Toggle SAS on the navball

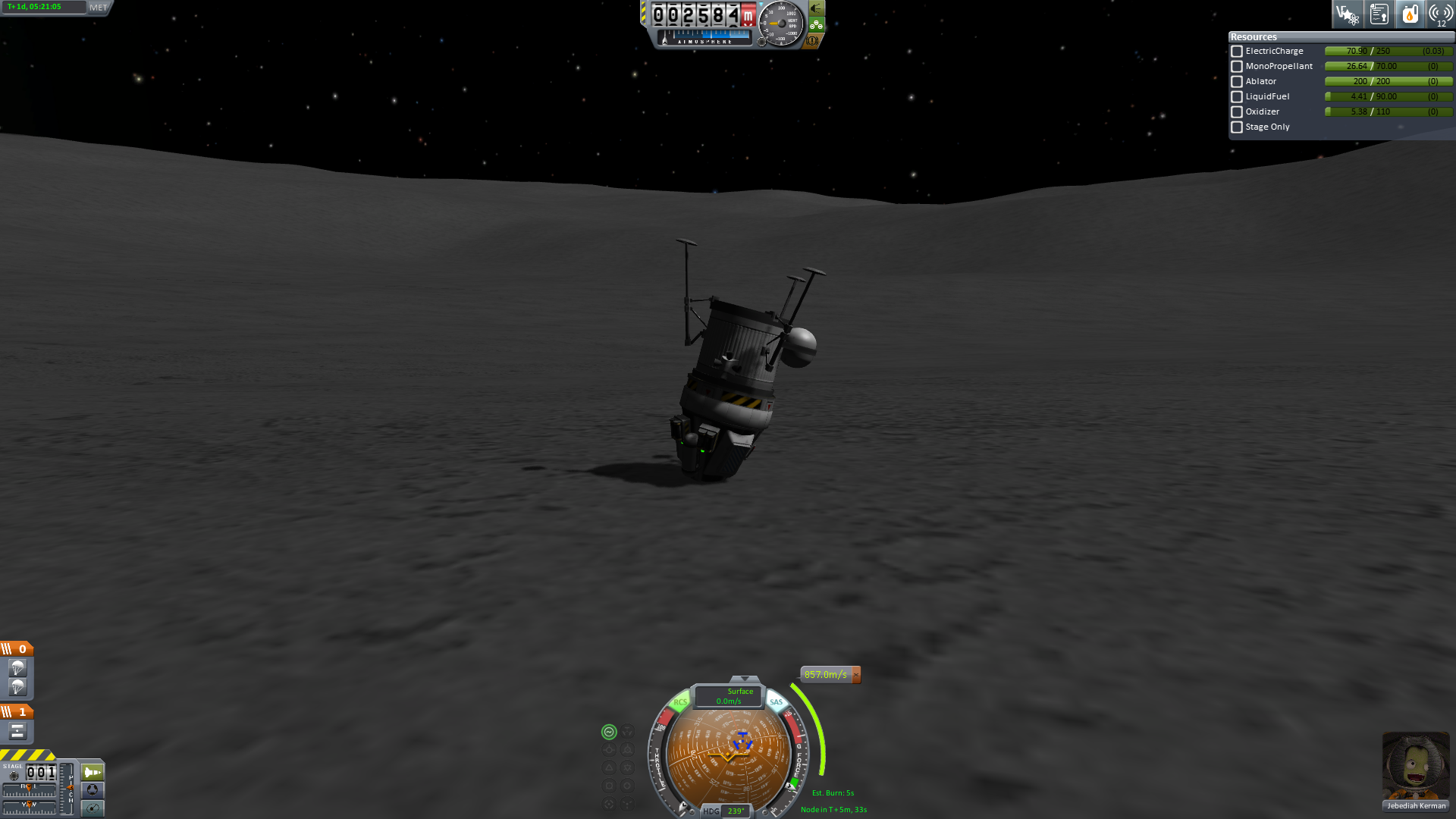(776, 702)
